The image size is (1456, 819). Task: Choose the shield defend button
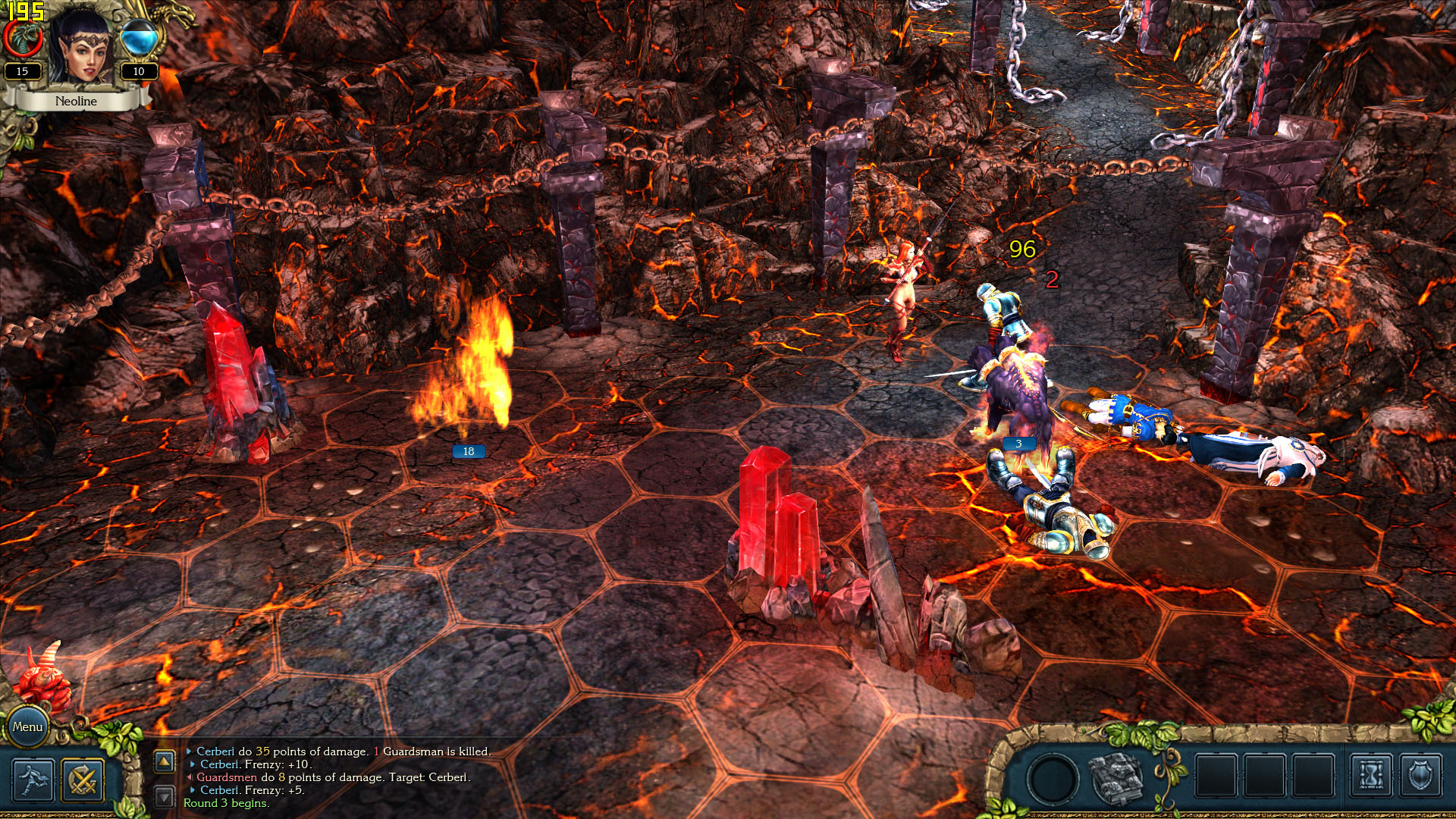tap(1420, 775)
